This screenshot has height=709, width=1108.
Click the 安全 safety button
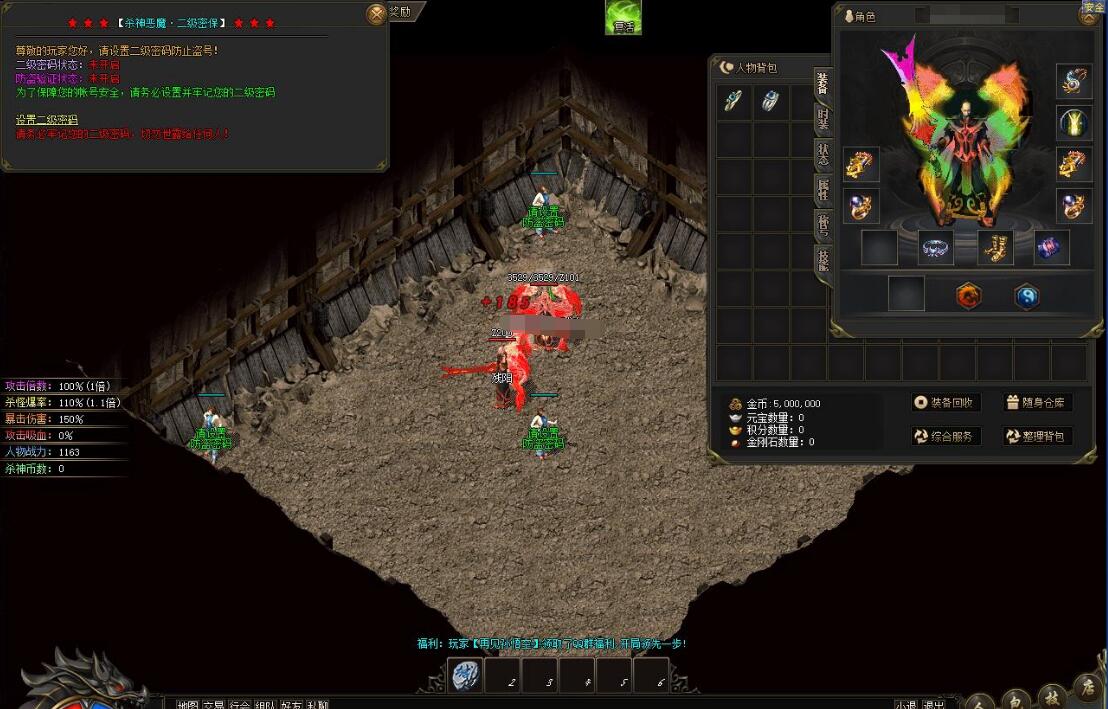(x=1092, y=10)
